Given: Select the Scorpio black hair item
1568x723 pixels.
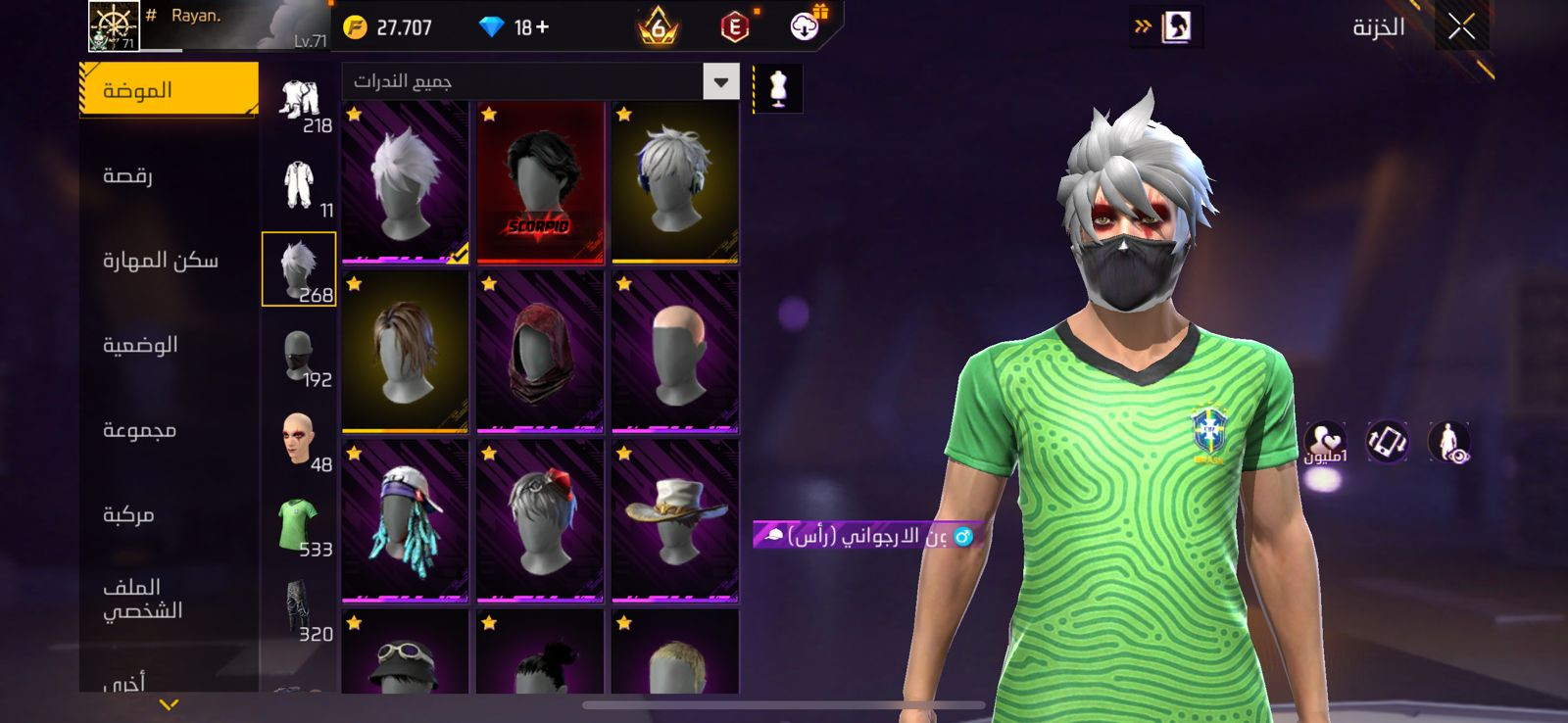Looking at the screenshot, I should pyautogui.click(x=540, y=183).
